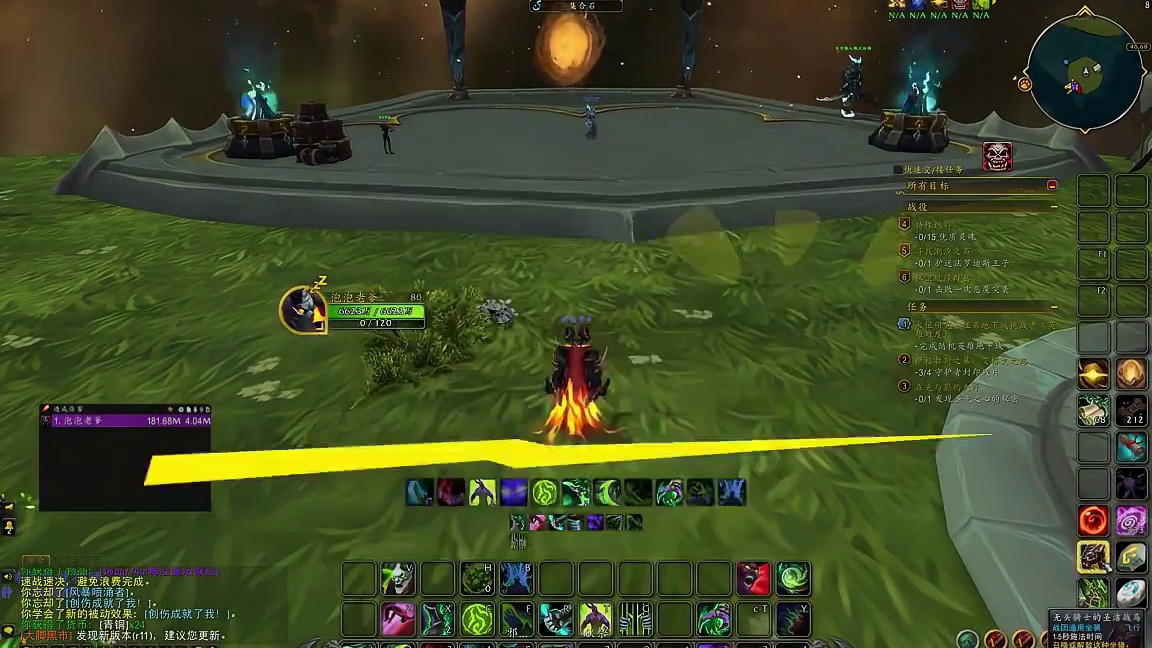Viewport: 1152px width, 648px height.
Task: Activate the green cage Imprison ability on G
Action: click(635, 619)
